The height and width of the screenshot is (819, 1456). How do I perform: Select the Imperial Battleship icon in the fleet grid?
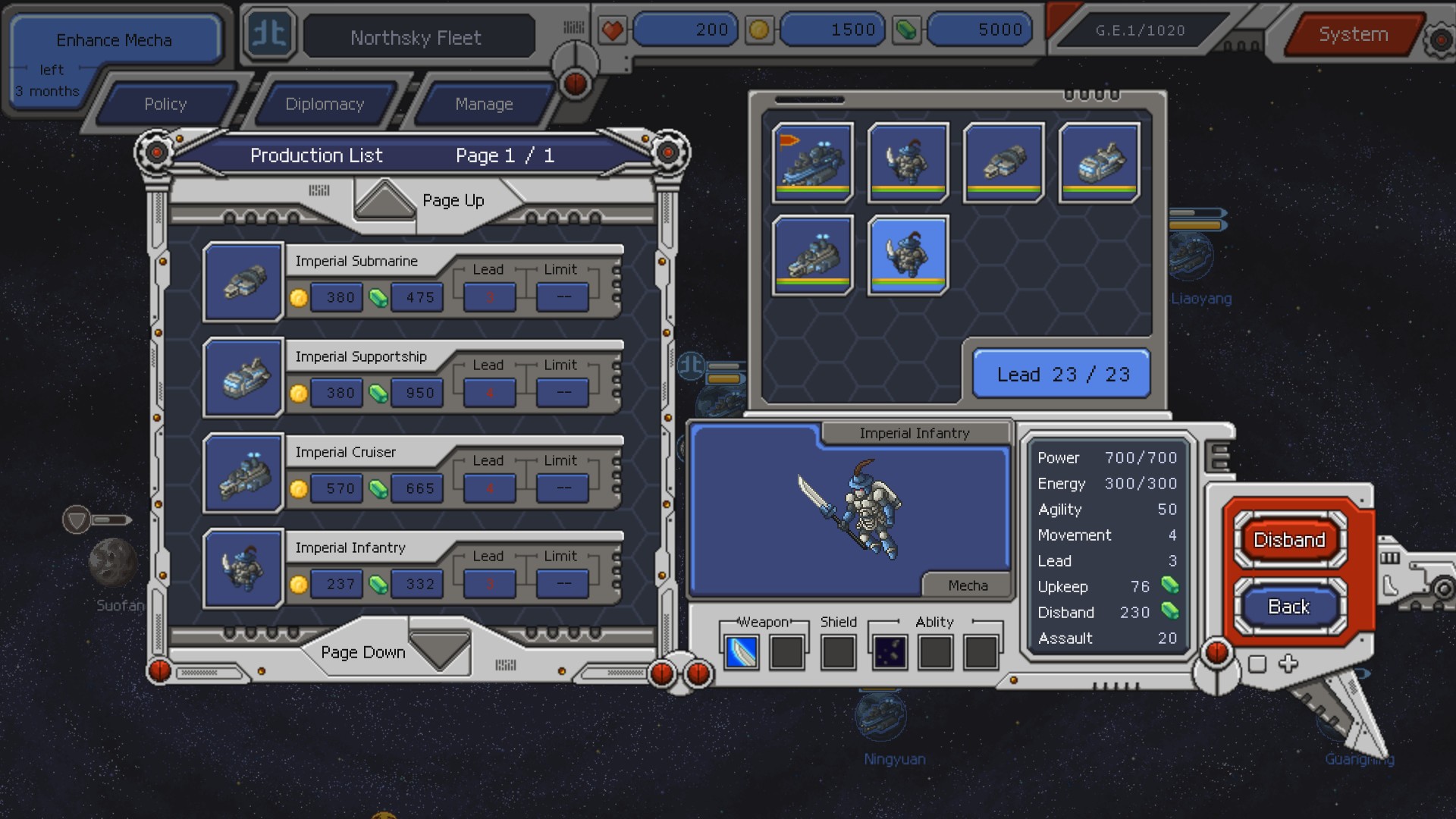pos(813,162)
